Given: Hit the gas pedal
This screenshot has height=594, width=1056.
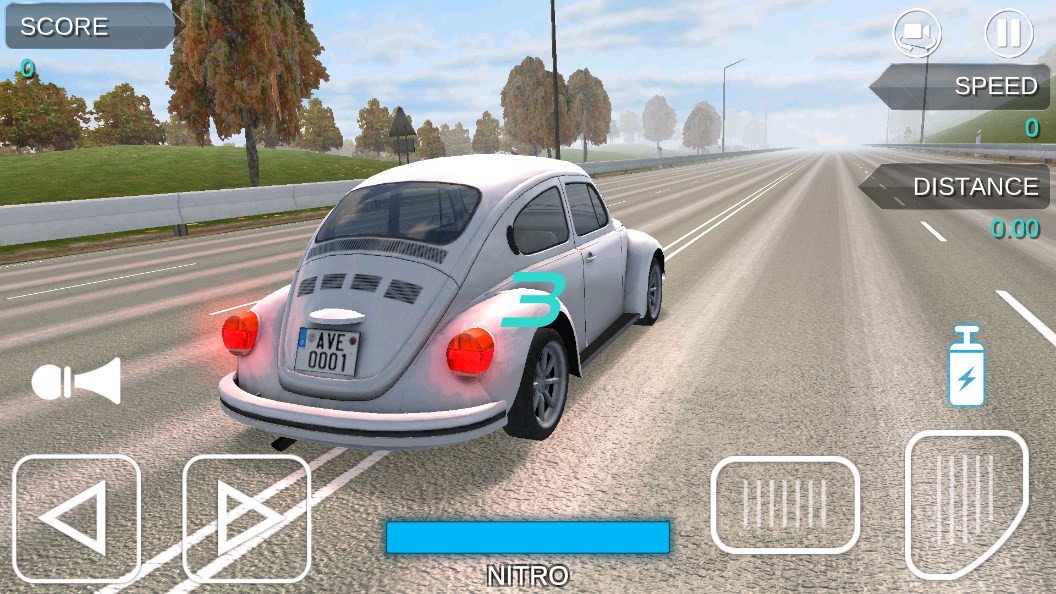Looking at the screenshot, I should [964, 503].
